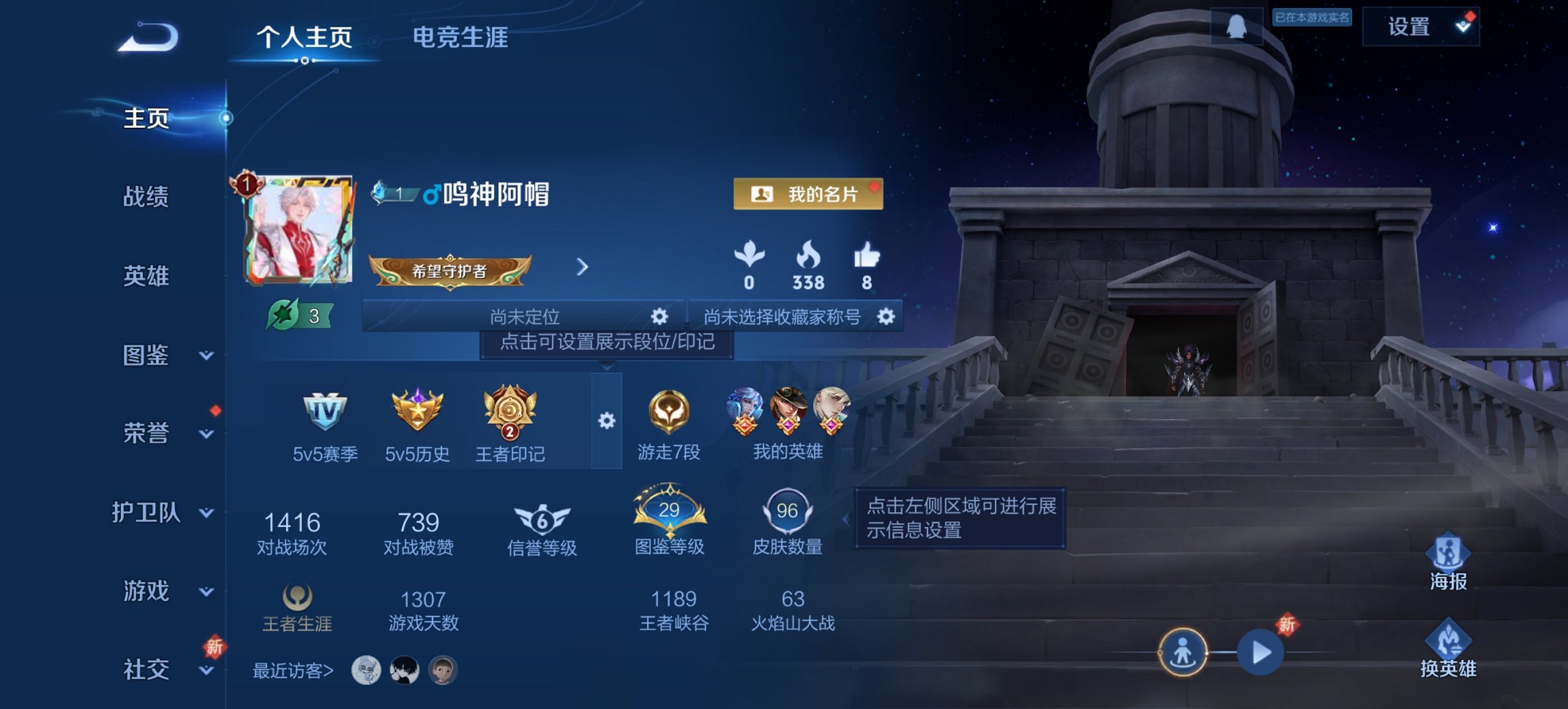Click the first recent visitor avatar
The image size is (1568, 709).
coord(366,672)
